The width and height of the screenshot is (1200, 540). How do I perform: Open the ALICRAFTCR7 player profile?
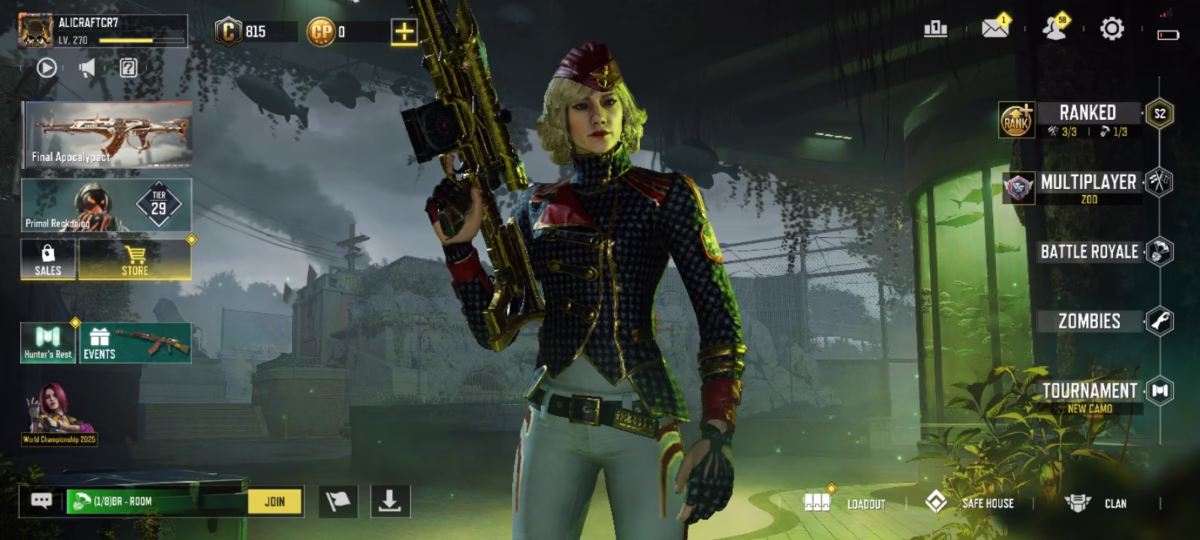coord(102,30)
